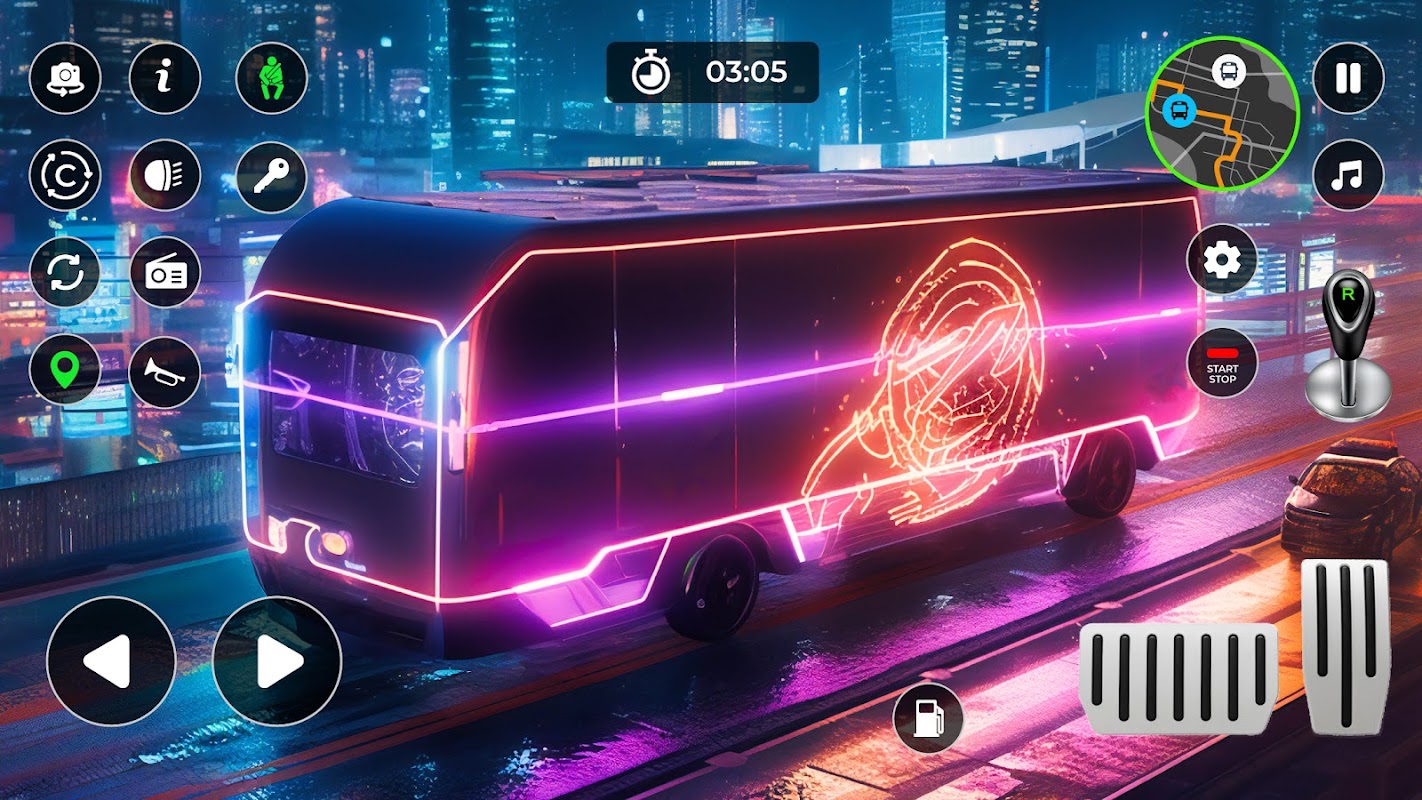The height and width of the screenshot is (800, 1422).
Task: Turn on the radio button
Action: pos(165,272)
